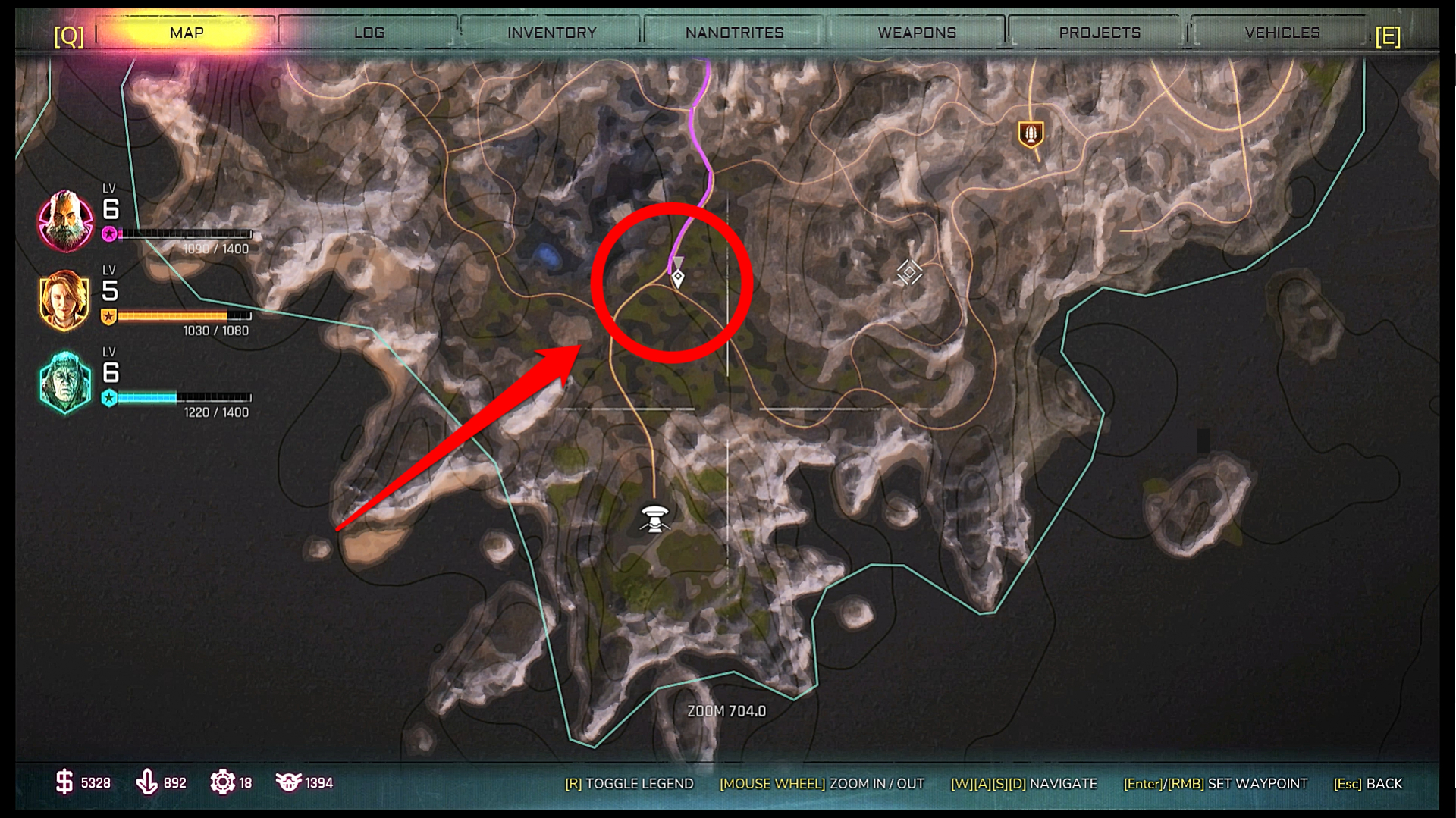
Task: Go to the Weapons tab
Action: [917, 33]
